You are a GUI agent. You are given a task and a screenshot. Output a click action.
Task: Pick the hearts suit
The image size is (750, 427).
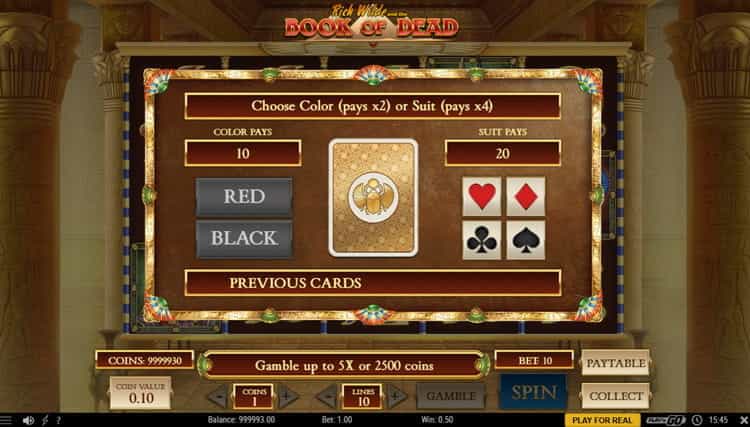point(483,195)
